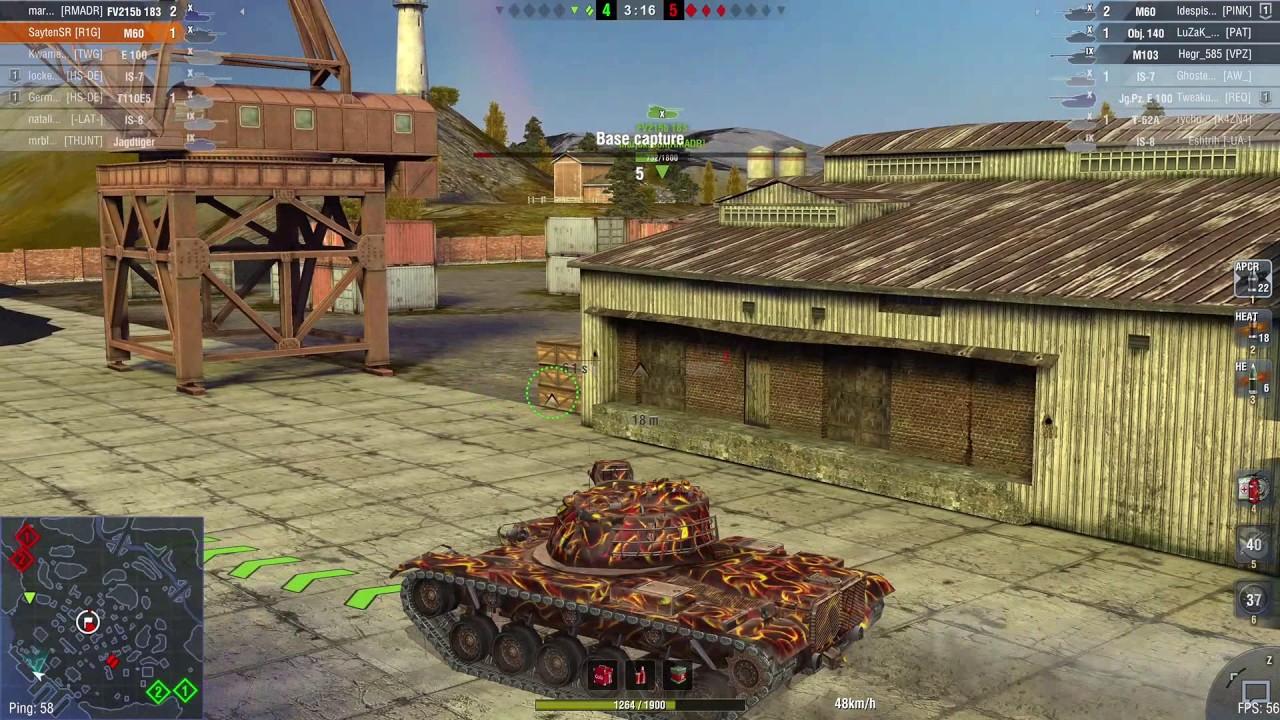Click the green health bar

tap(640, 704)
